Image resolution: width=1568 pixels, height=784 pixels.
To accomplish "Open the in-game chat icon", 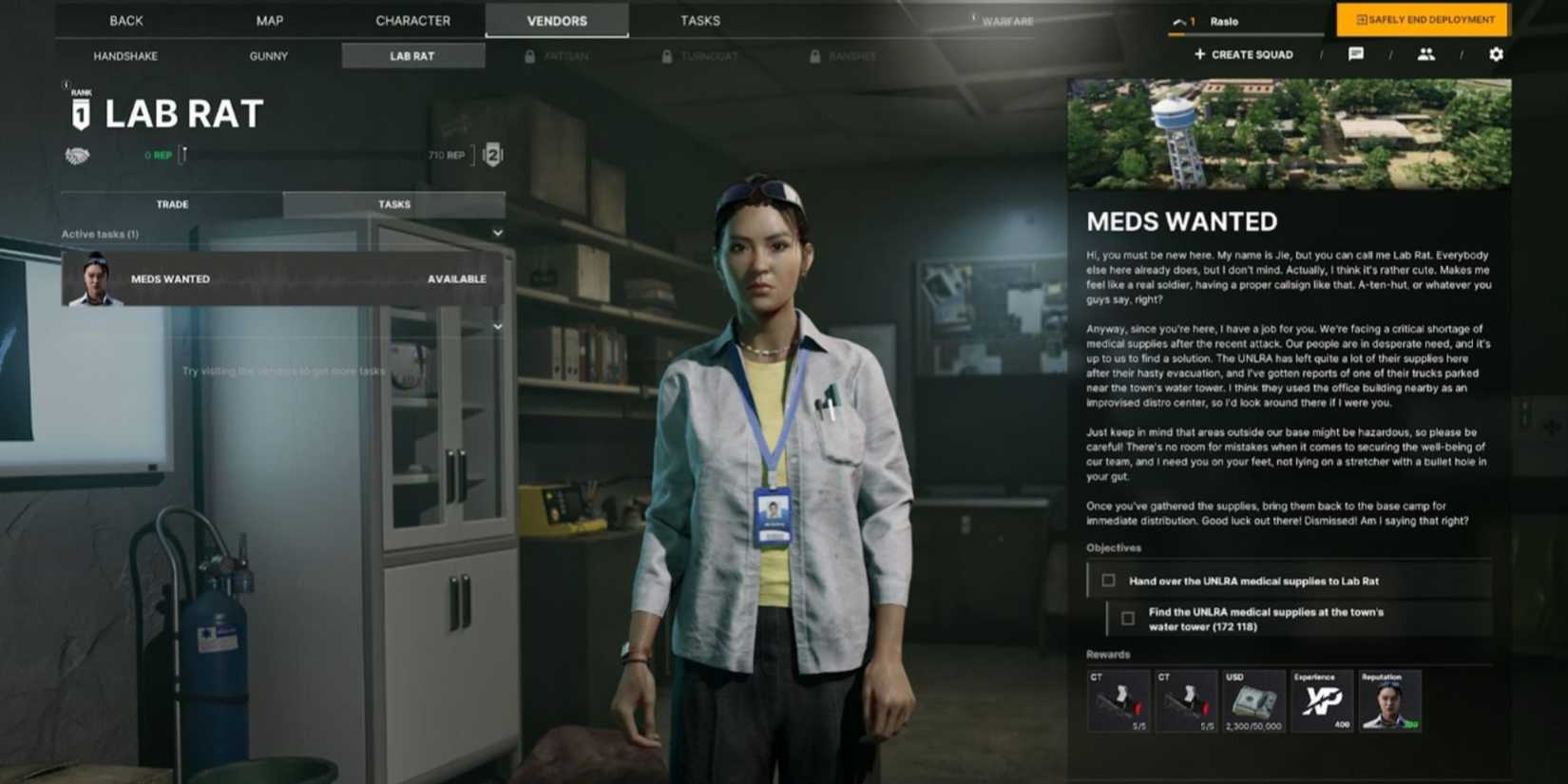I will (1356, 54).
